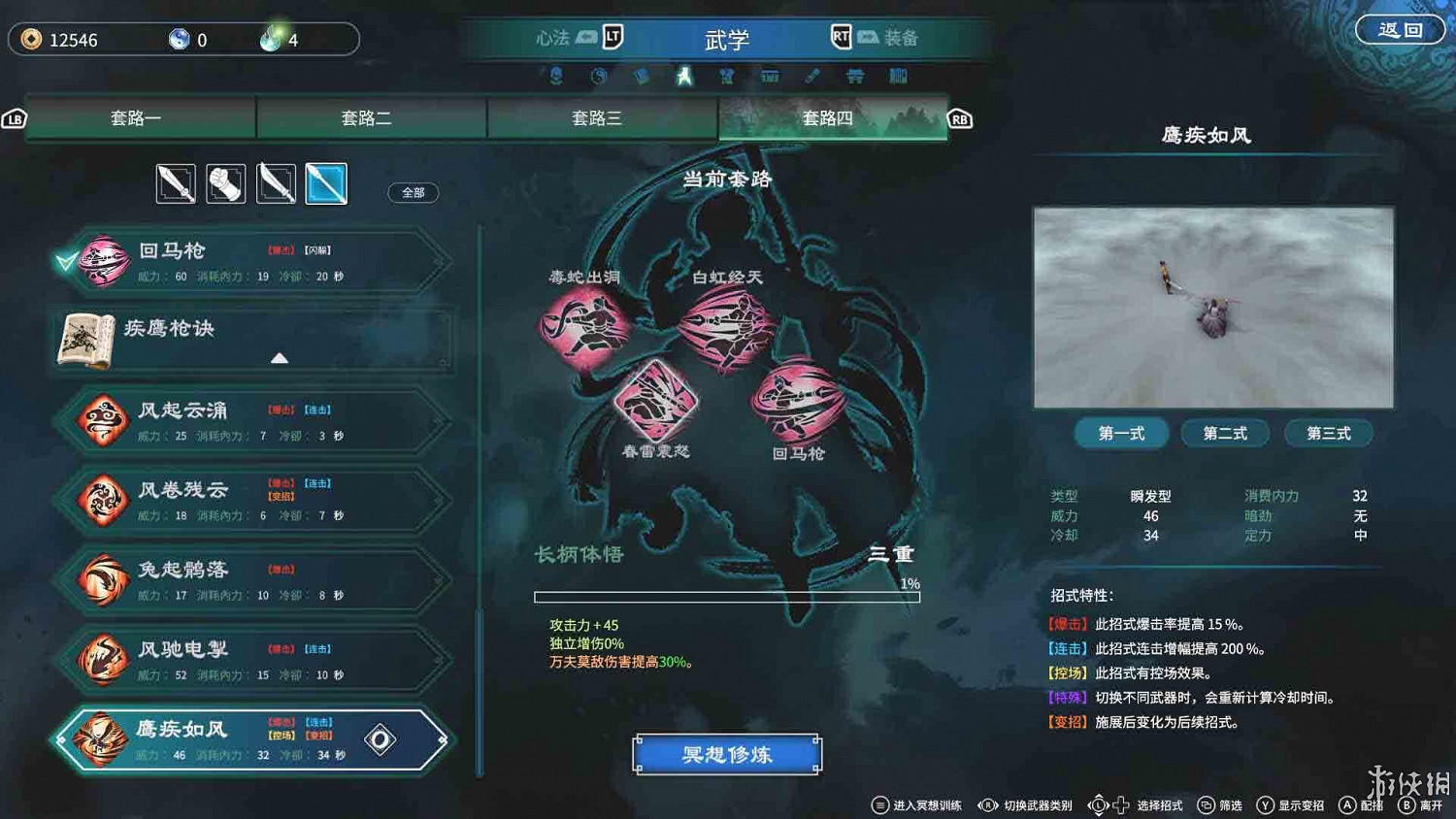Switch to the 套路二 tab
The height and width of the screenshot is (819, 1456).
[370, 117]
